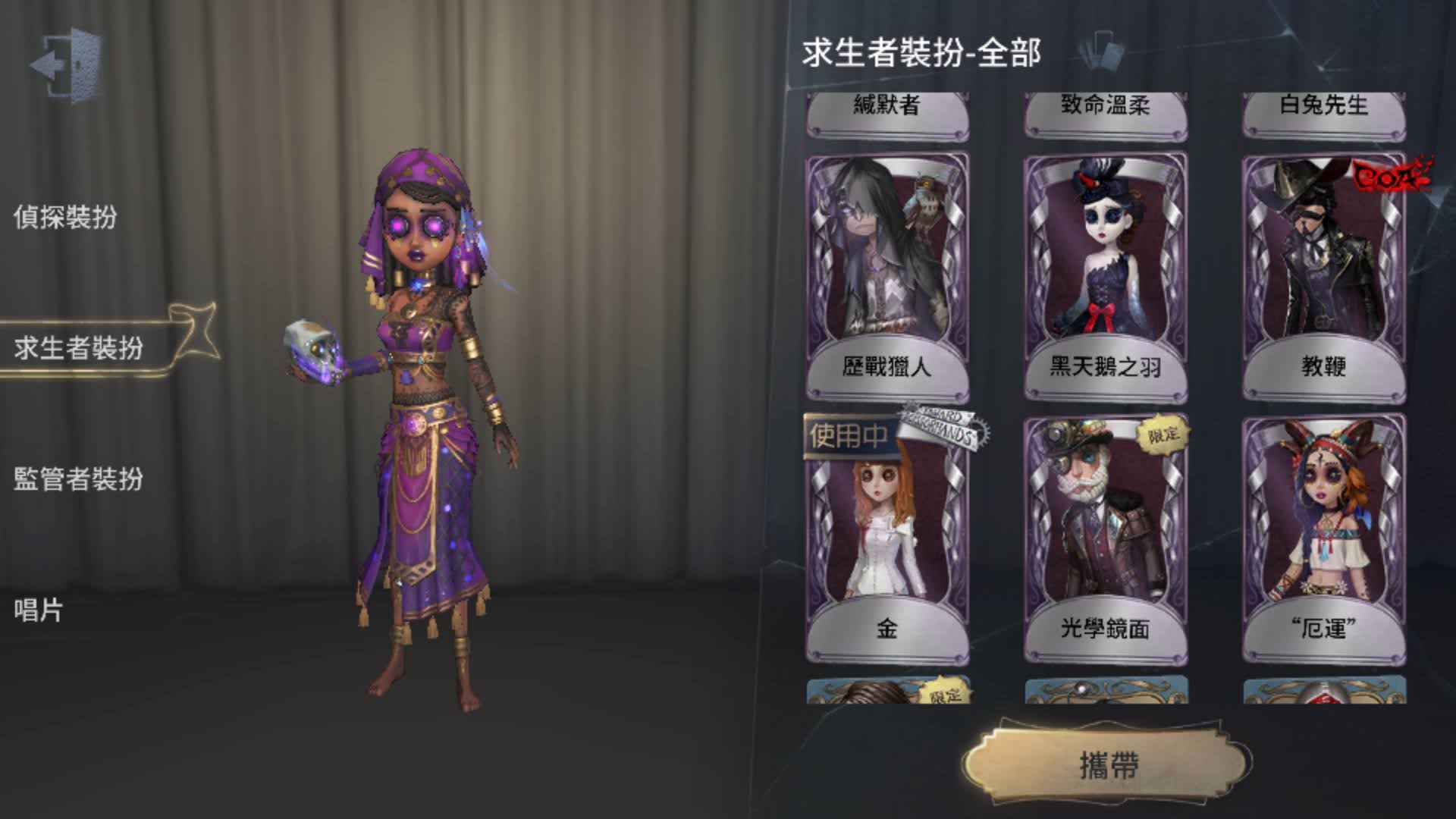
Task: Choose the 光學鏡面 costume
Action: [1107, 531]
